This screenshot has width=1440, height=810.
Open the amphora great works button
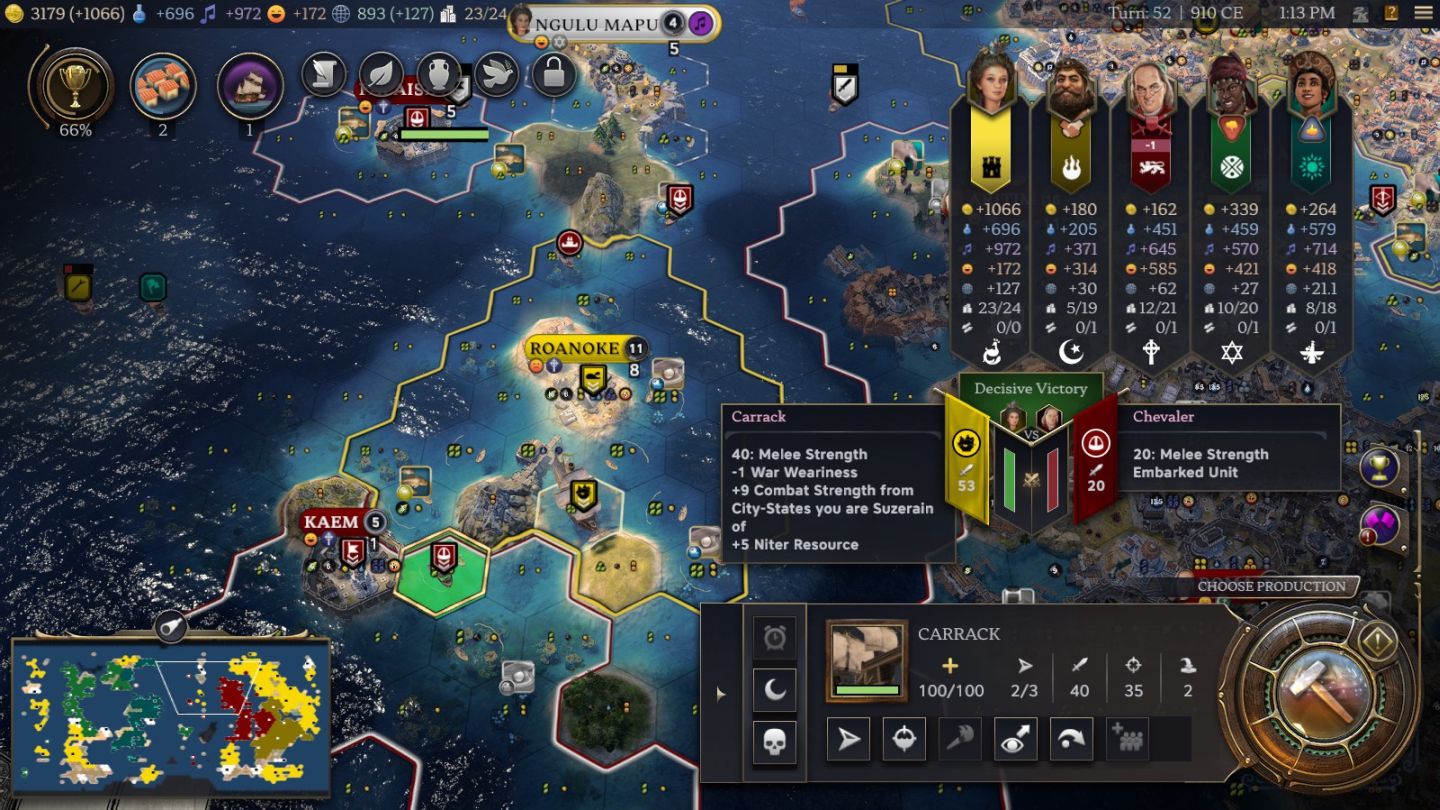click(x=438, y=74)
